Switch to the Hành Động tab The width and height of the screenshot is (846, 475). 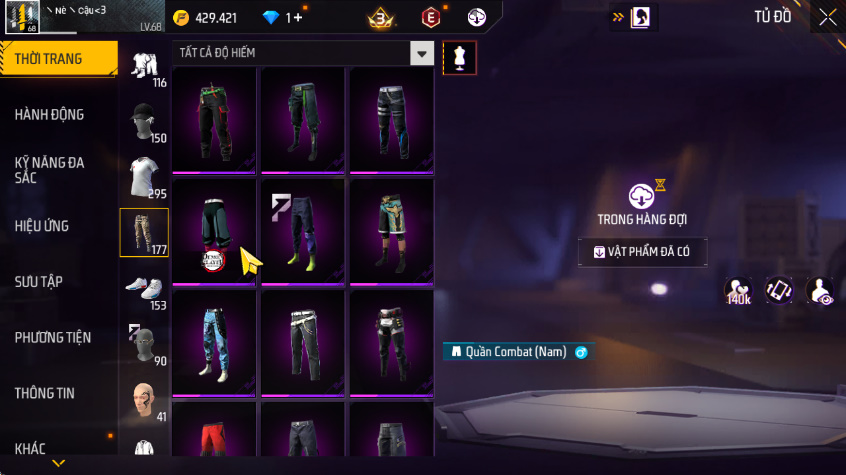49,114
